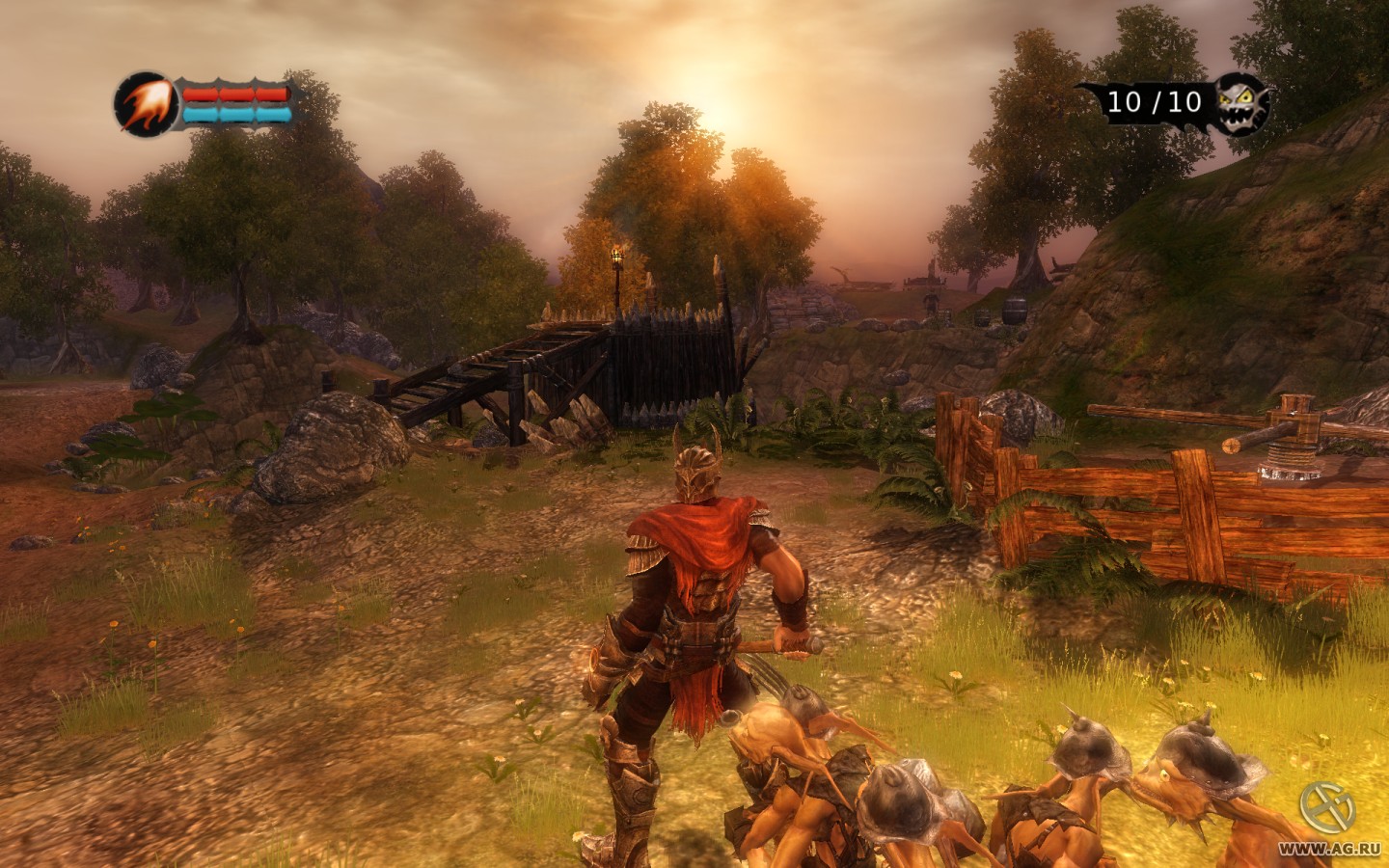Click the grinning minion face icon
The image size is (1389, 868).
click(1240, 102)
